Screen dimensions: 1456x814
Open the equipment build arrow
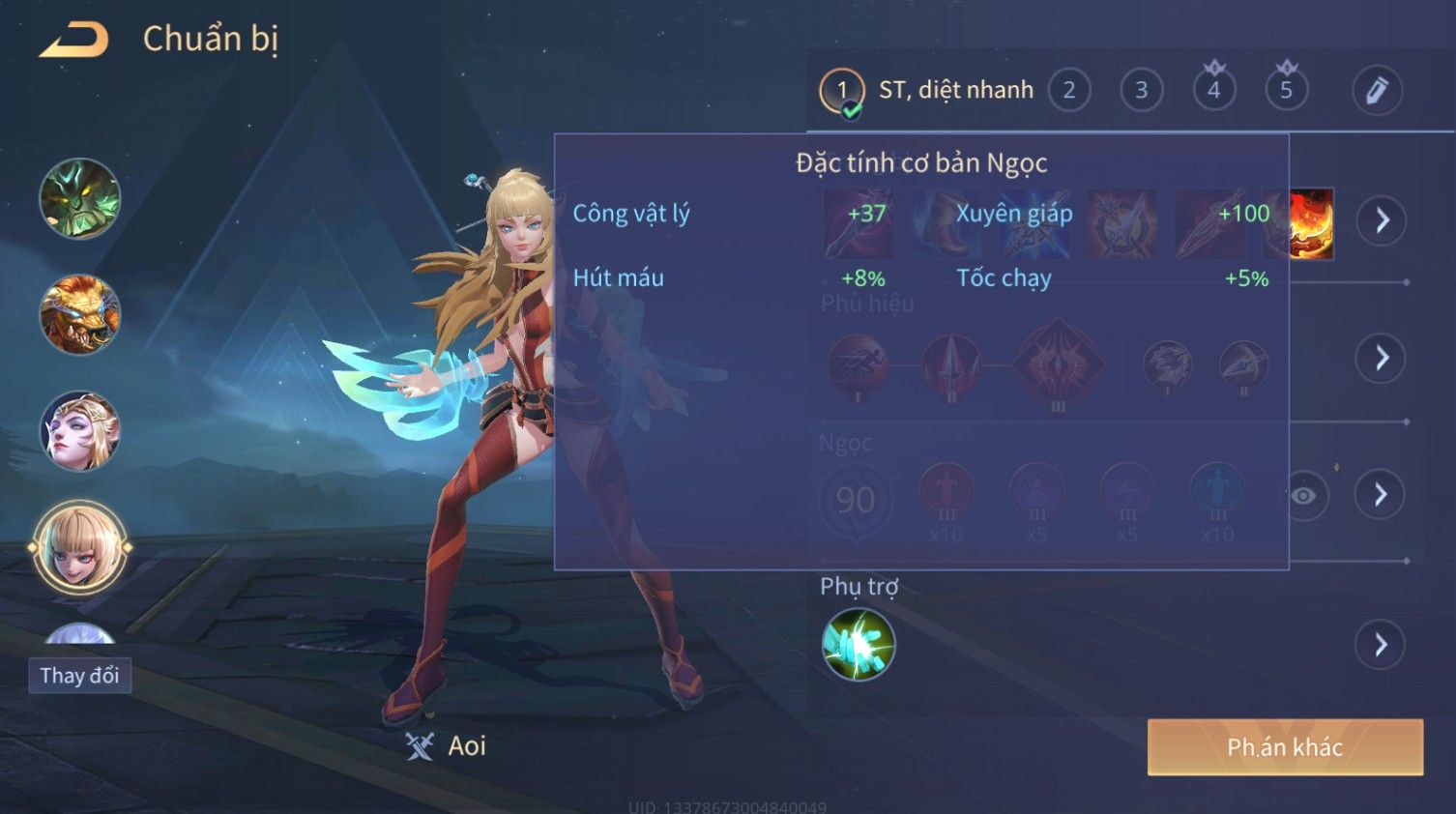point(1382,220)
